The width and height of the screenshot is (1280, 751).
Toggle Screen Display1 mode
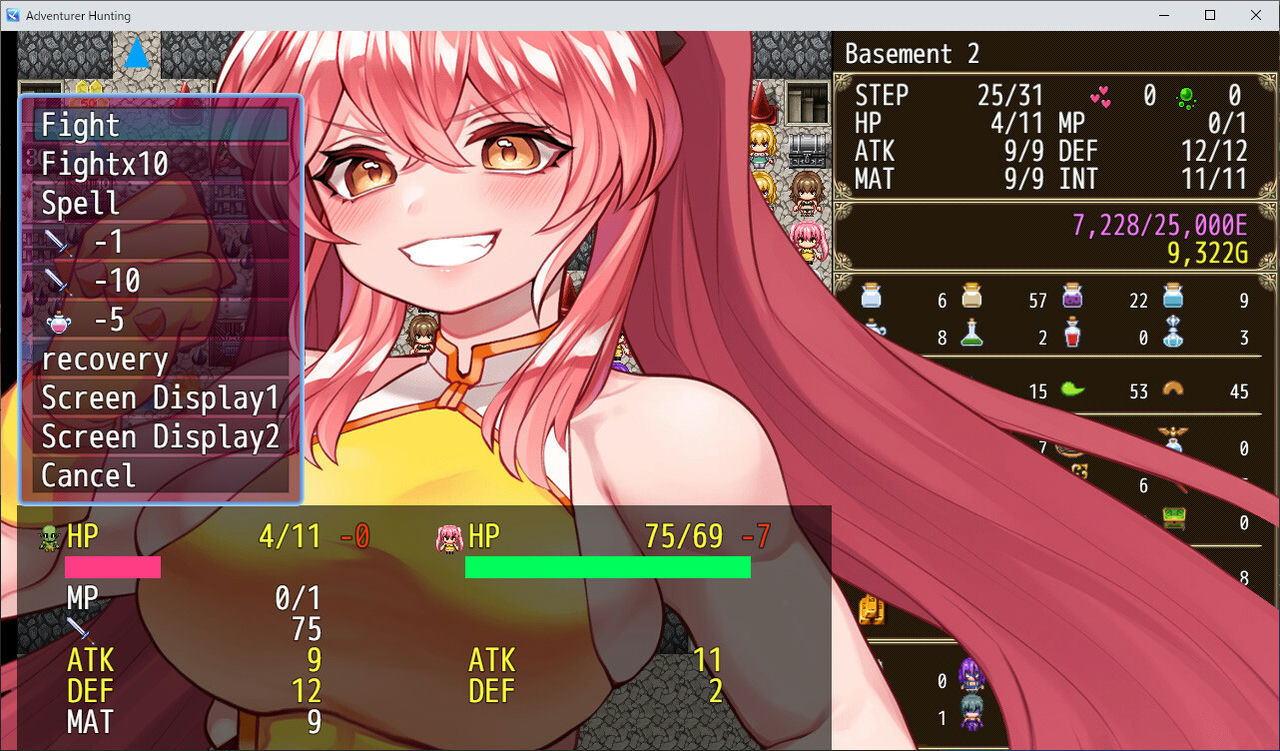click(160, 397)
